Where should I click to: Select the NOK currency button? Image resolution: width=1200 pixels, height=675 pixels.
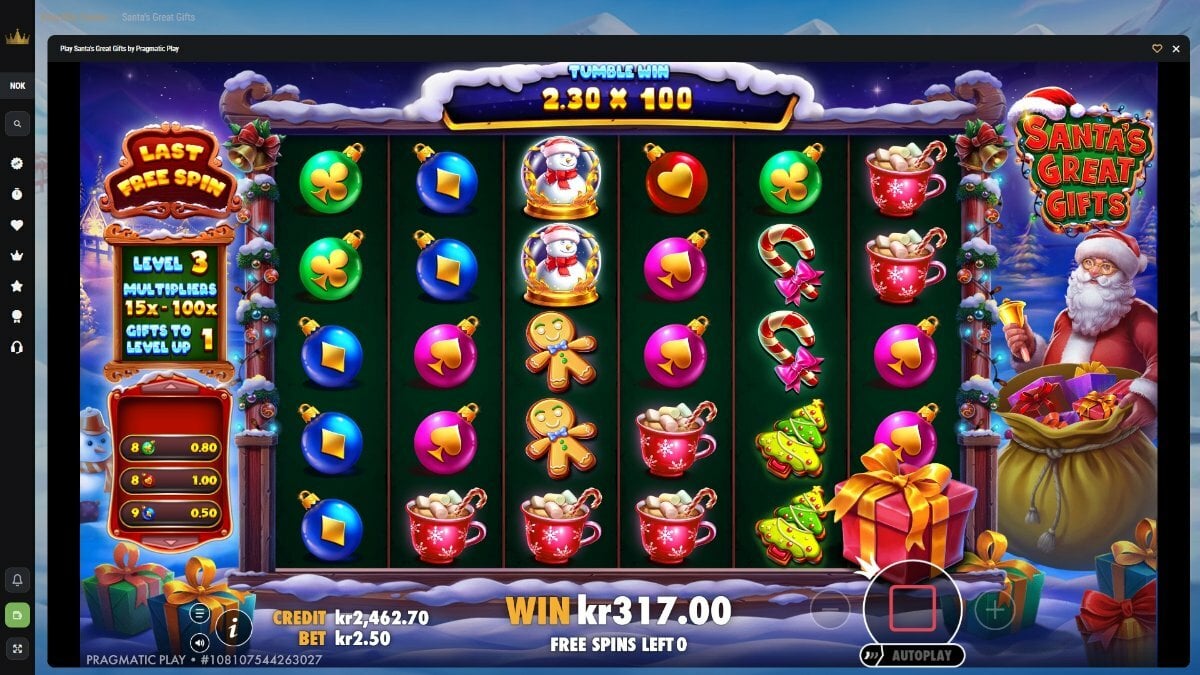[x=17, y=86]
